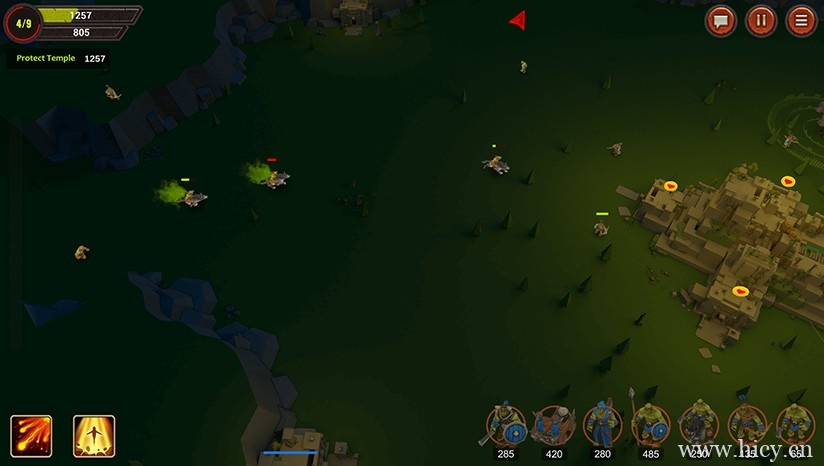Activate the meteor shower spell
This screenshot has width=824, height=466.
(x=31, y=435)
